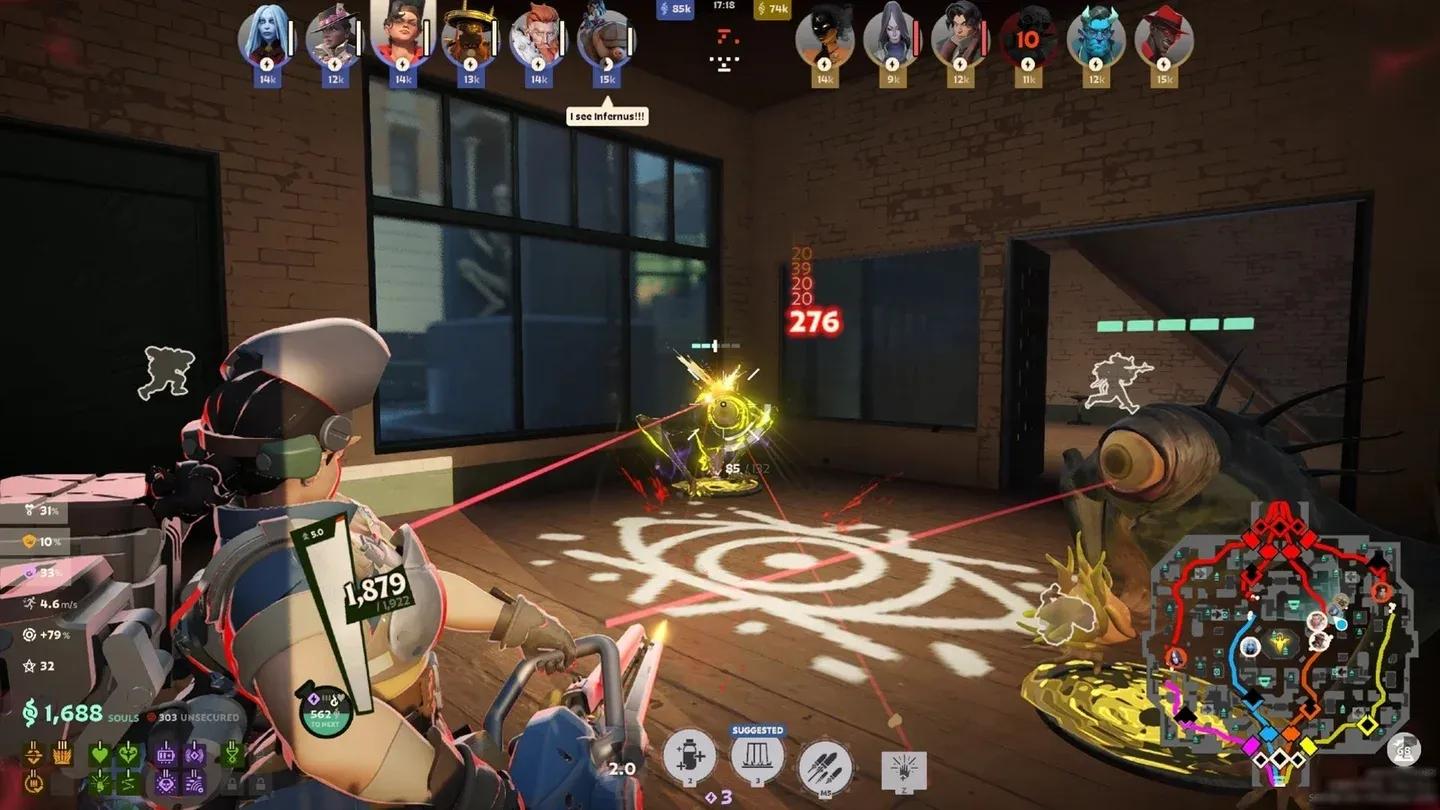Viewport: 1440px width, 810px height.
Task: Toggle the purple spirit 33% stat indicator
Action: 30,571
